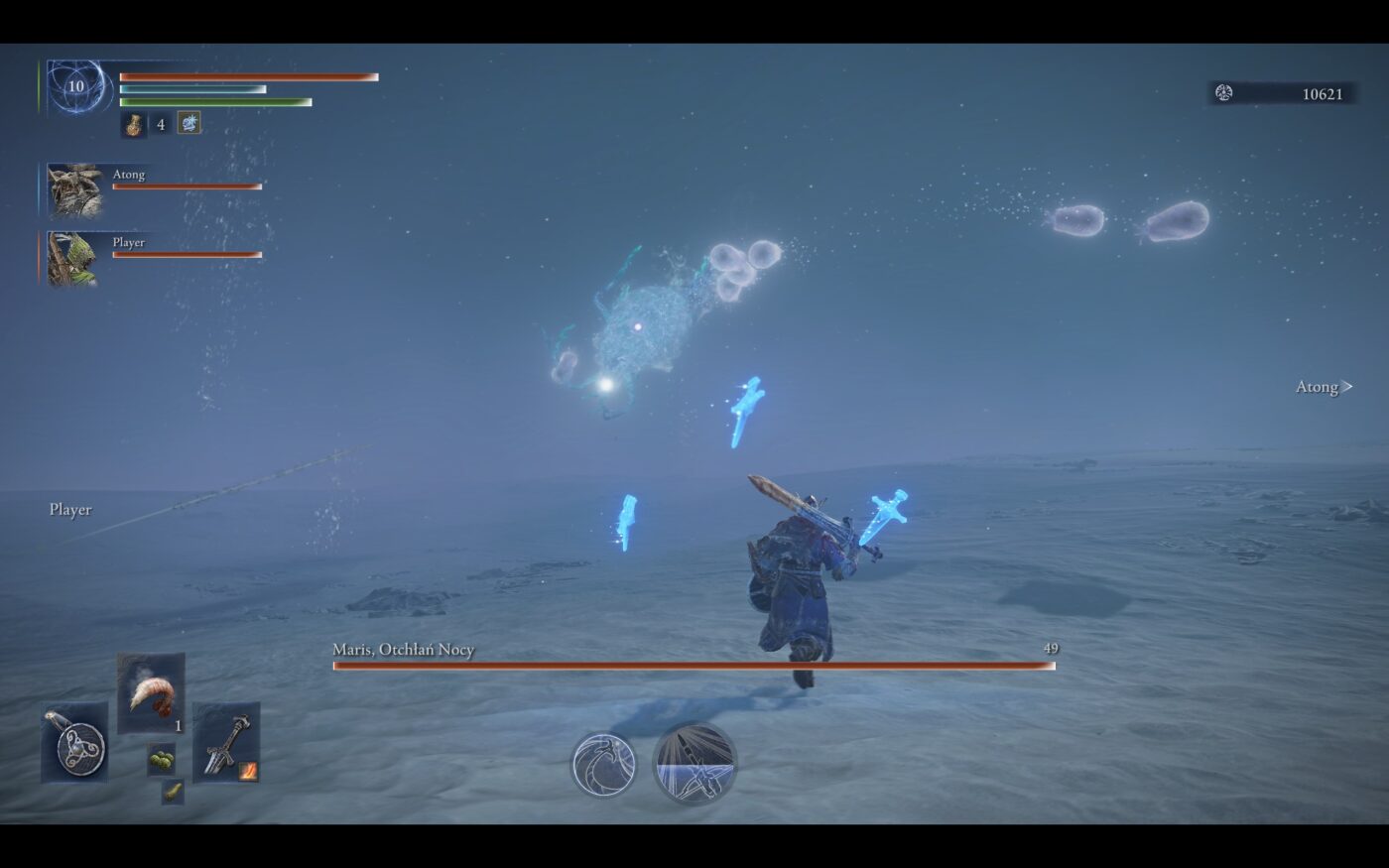The width and height of the screenshot is (1389, 868).
Task: Click the fire affinity badge on dagger
Action: [x=248, y=770]
